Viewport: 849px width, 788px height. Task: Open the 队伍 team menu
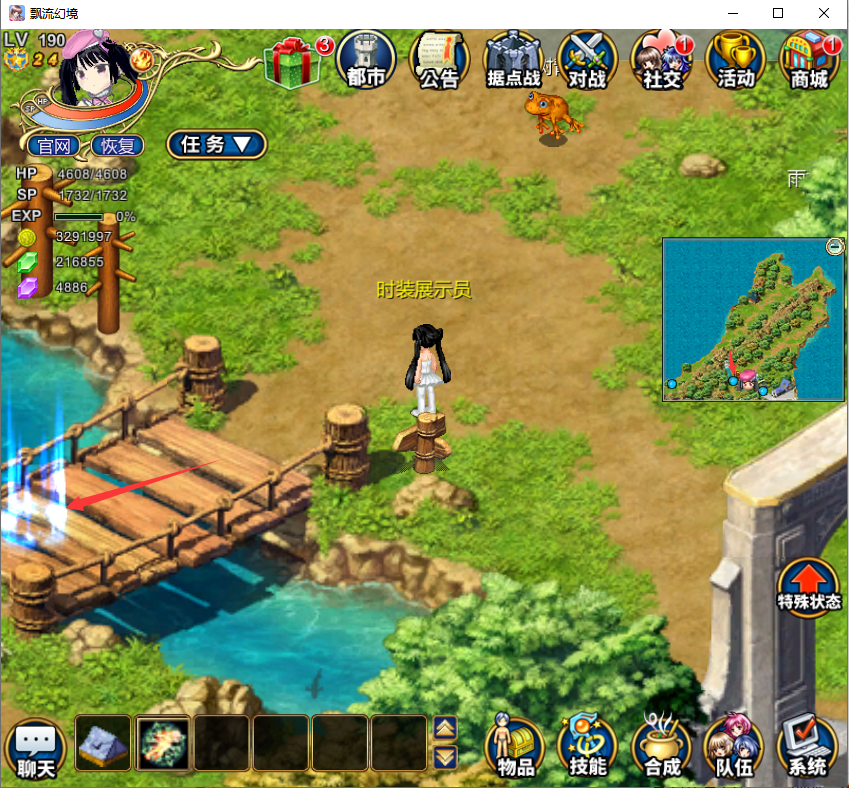pyautogui.click(x=735, y=748)
